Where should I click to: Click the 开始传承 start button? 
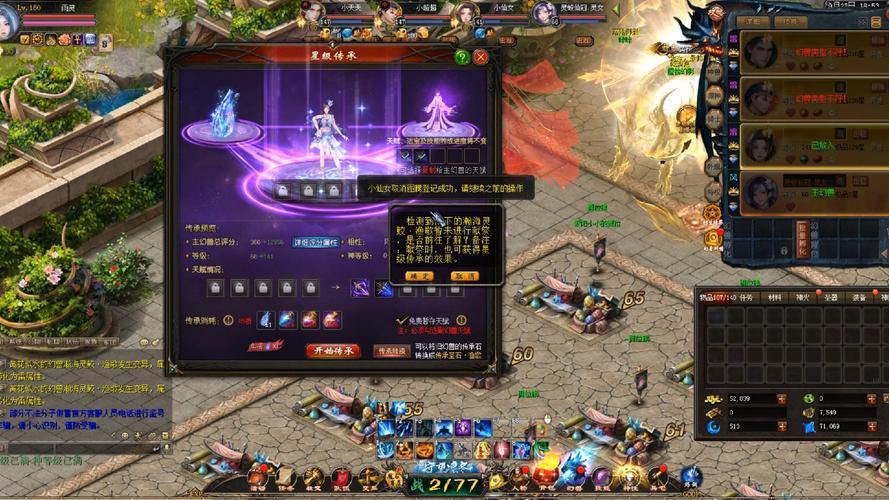332,351
